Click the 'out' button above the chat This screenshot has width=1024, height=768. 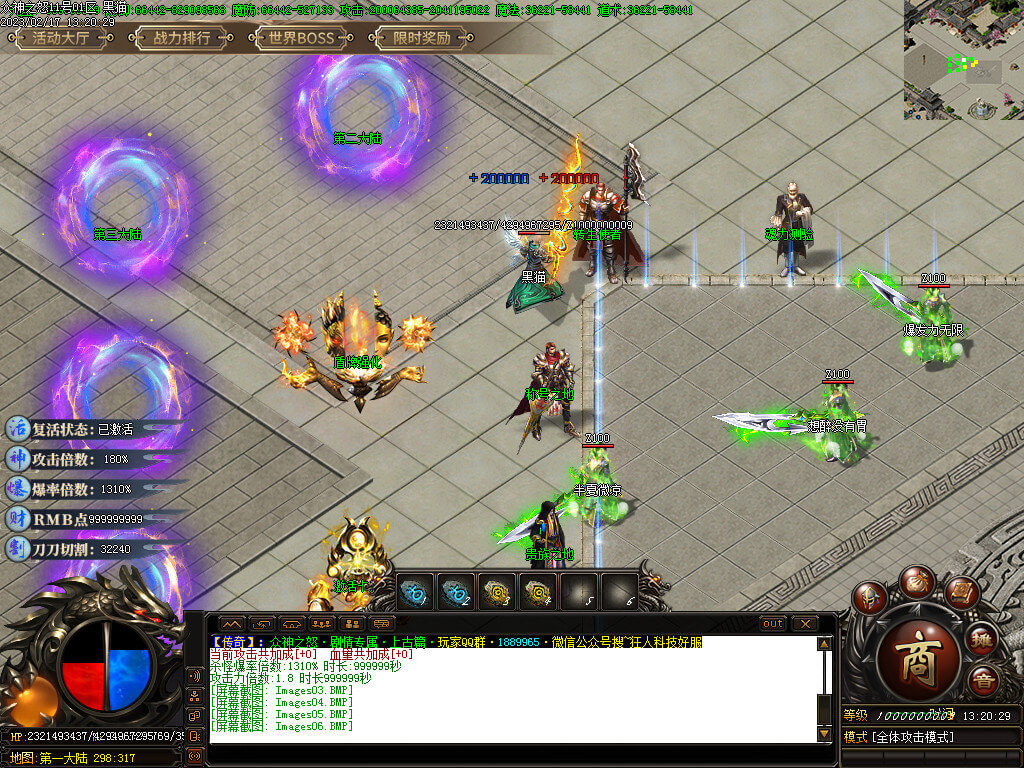[x=773, y=624]
